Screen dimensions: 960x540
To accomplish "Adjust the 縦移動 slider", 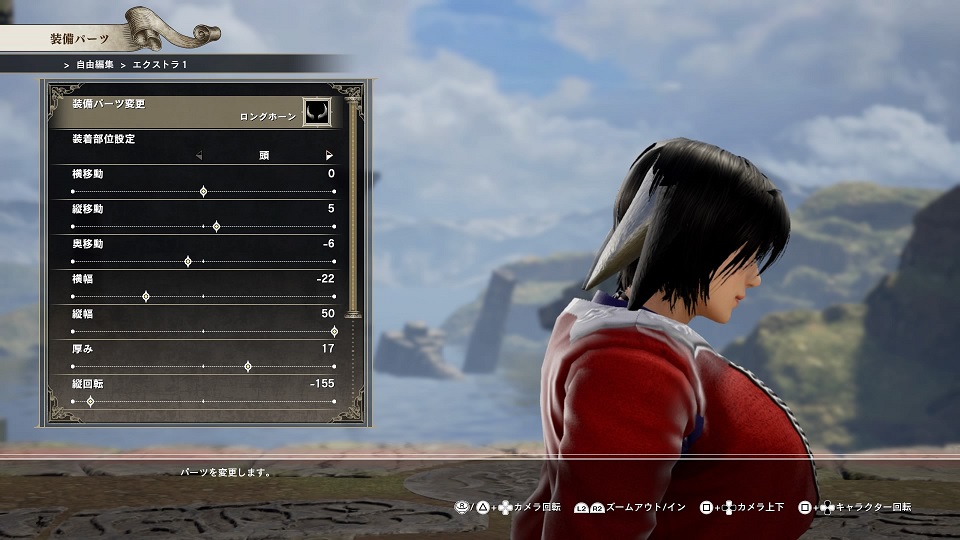I will tap(216, 226).
